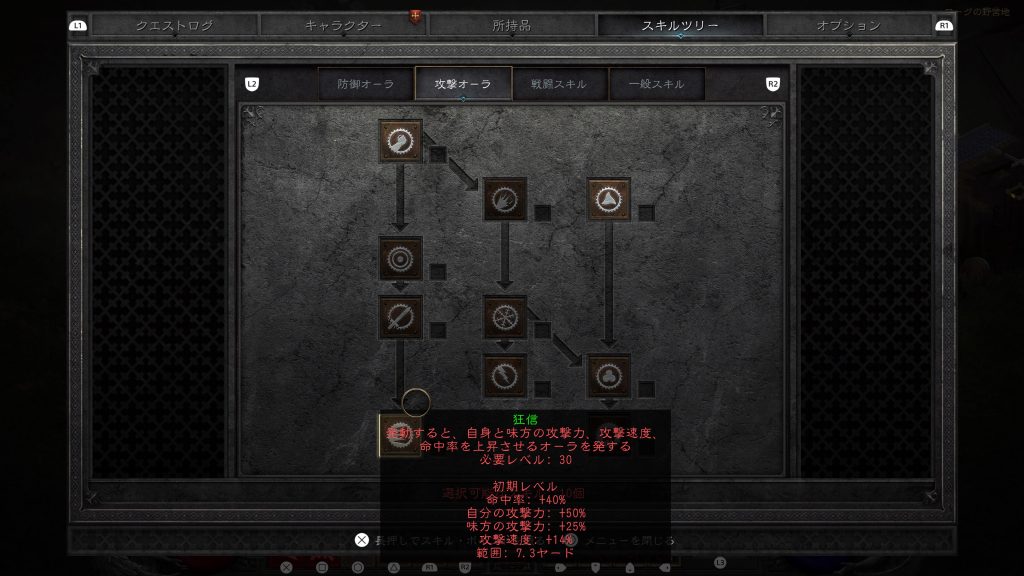Viewport: 1024px width, 576px height.
Task: Open the 所持品 inventory tab
Action: click(x=512, y=26)
